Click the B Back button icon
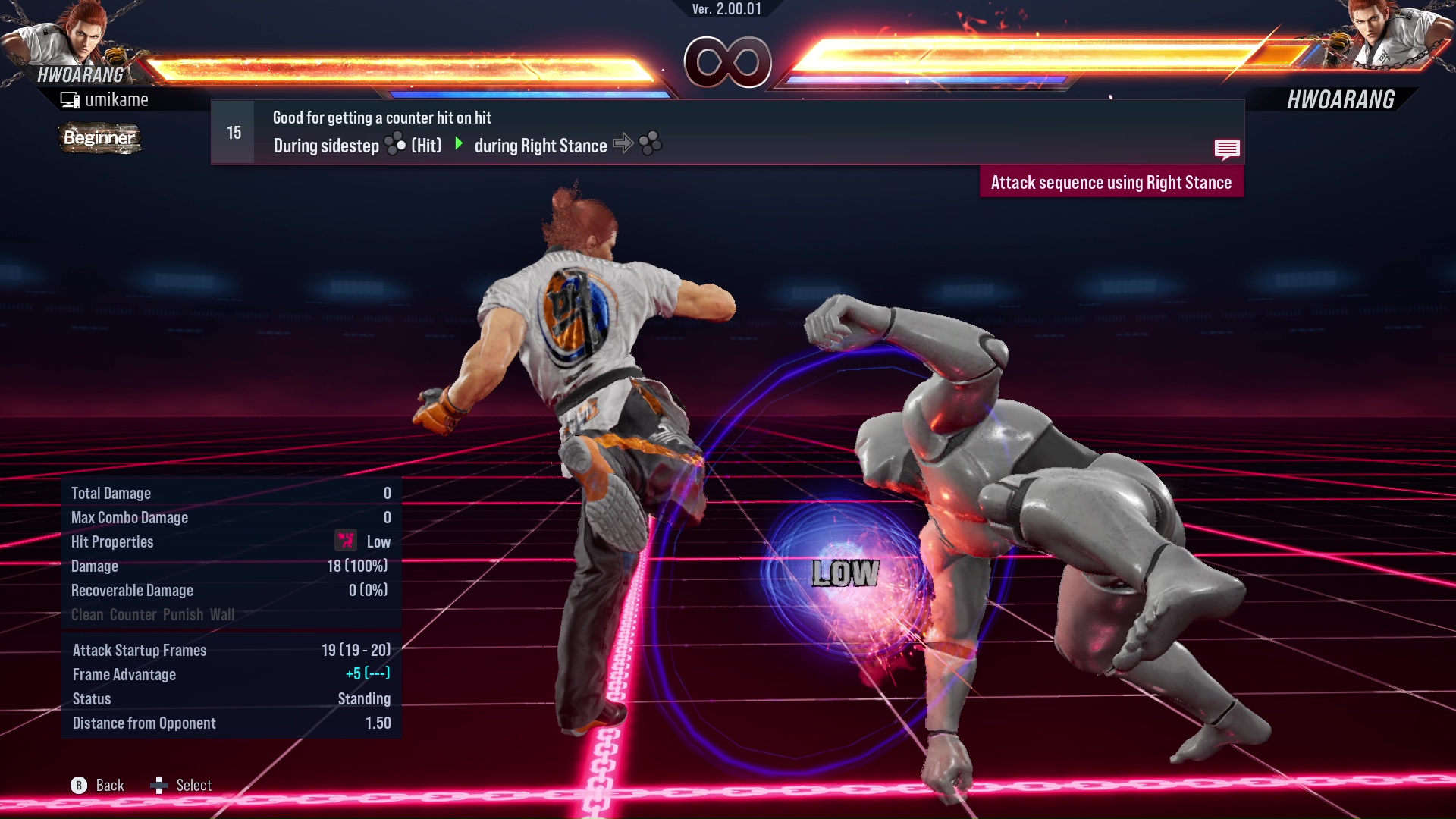This screenshot has width=1456, height=819. point(78,786)
